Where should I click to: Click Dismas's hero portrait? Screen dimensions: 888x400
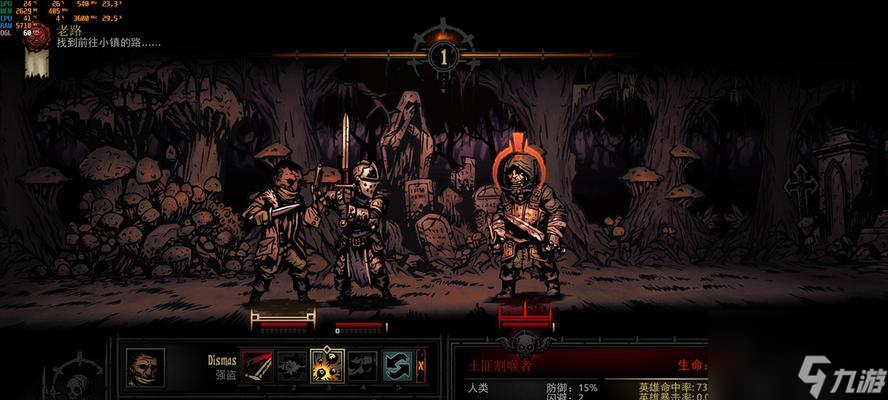pyautogui.click(x=145, y=367)
